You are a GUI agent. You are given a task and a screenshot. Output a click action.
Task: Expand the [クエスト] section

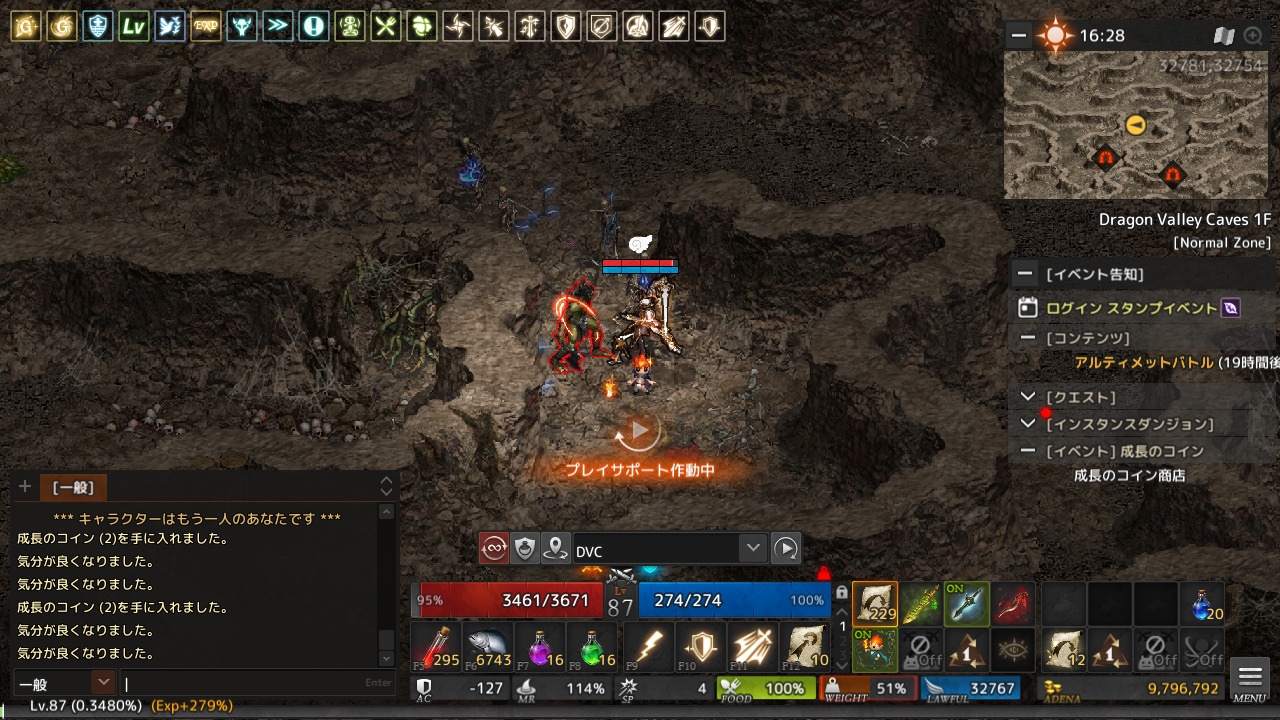click(x=1027, y=397)
